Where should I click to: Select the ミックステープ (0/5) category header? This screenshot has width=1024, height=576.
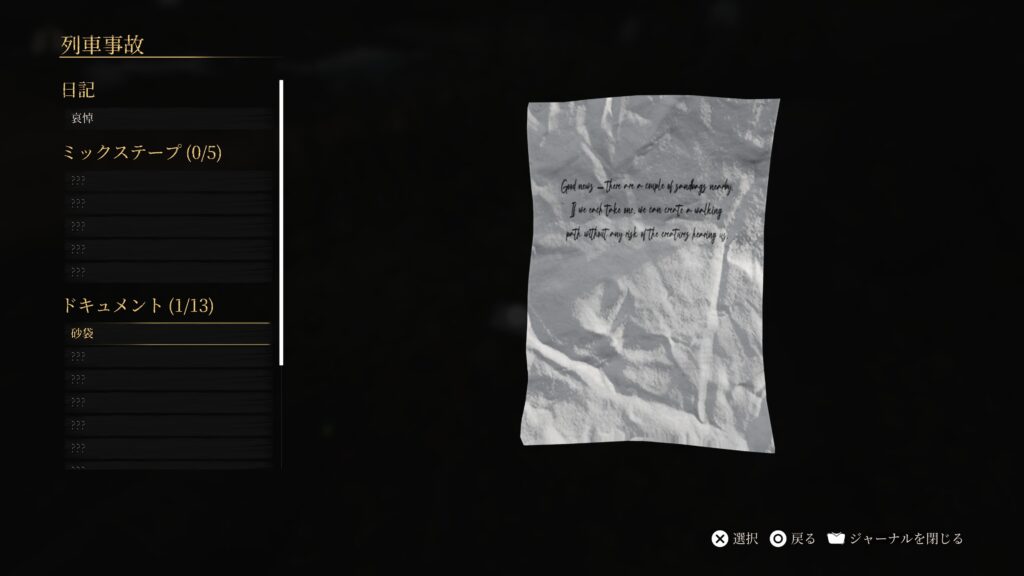click(x=141, y=152)
